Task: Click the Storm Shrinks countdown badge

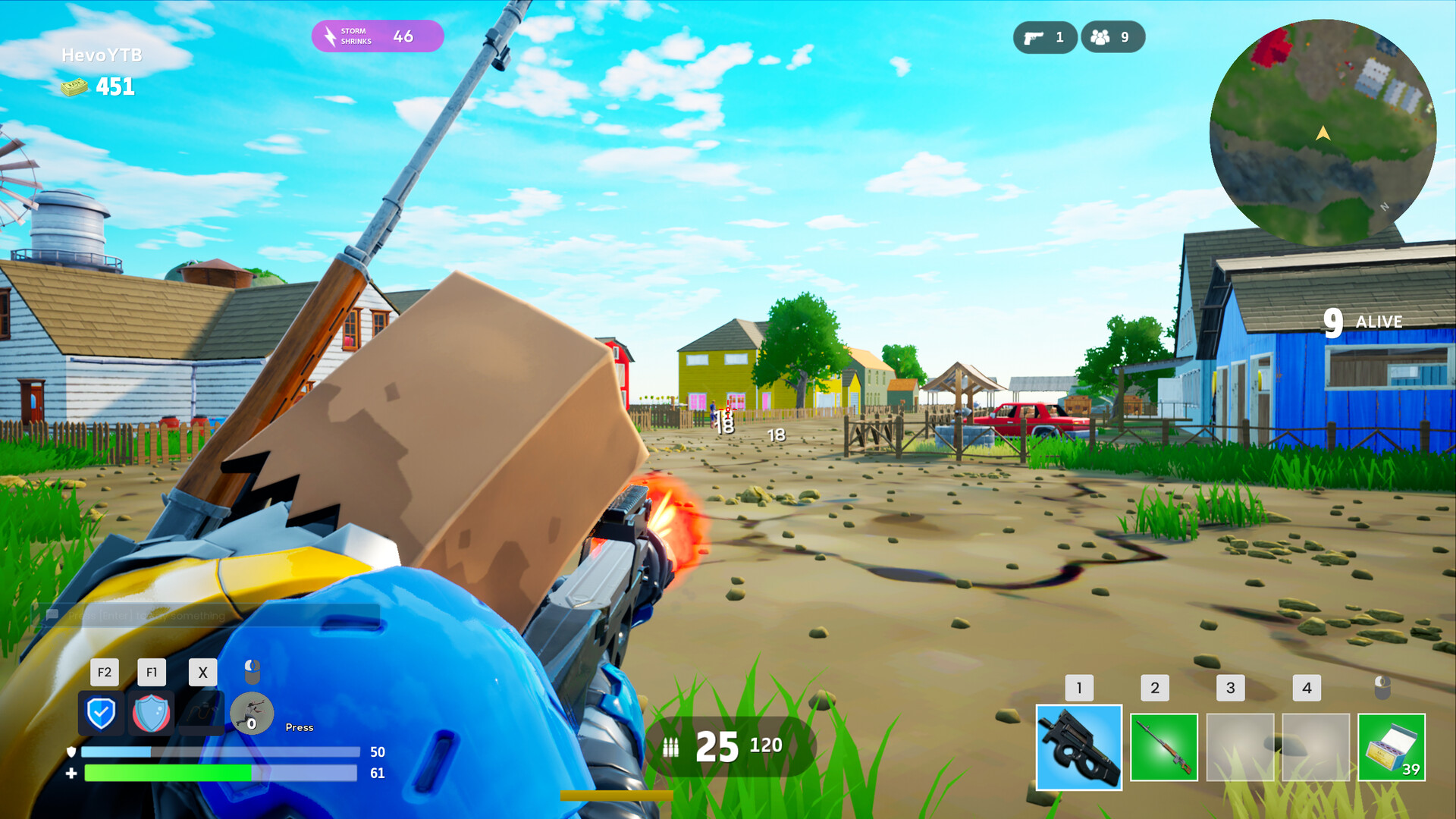Action: pos(377,35)
